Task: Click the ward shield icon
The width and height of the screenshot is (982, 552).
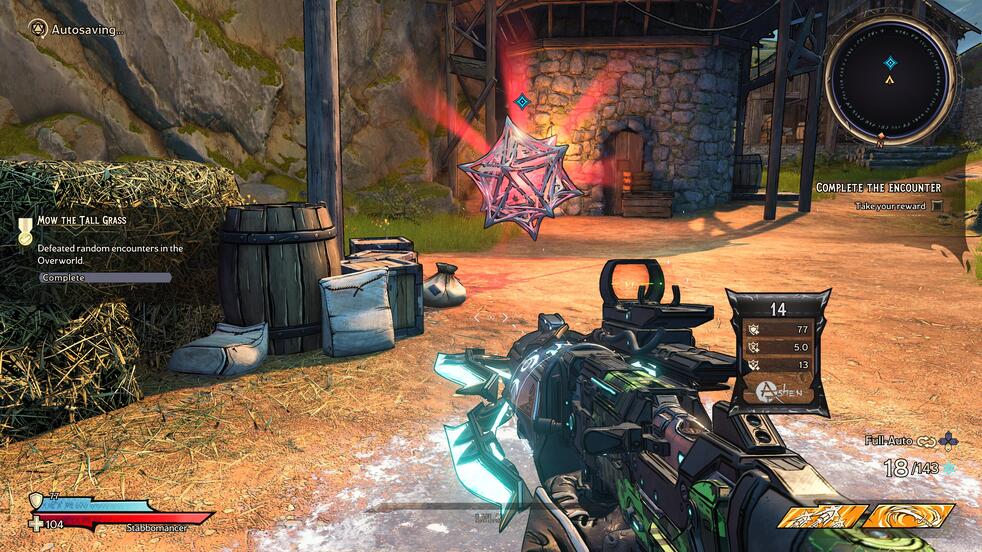Action: click(37, 500)
